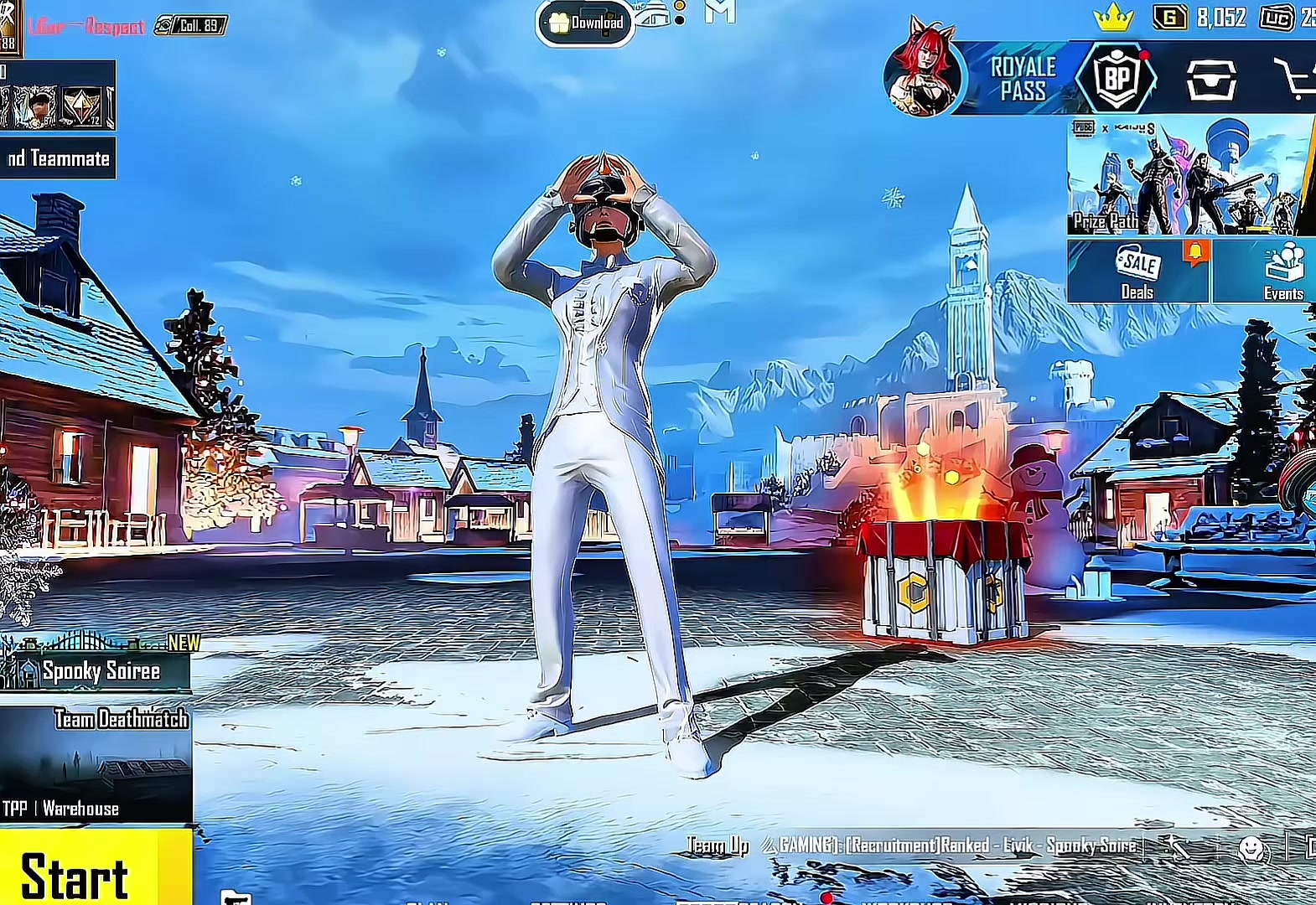Open the shopping cart shop
The image size is (1316, 905).
pos(1293,80)
